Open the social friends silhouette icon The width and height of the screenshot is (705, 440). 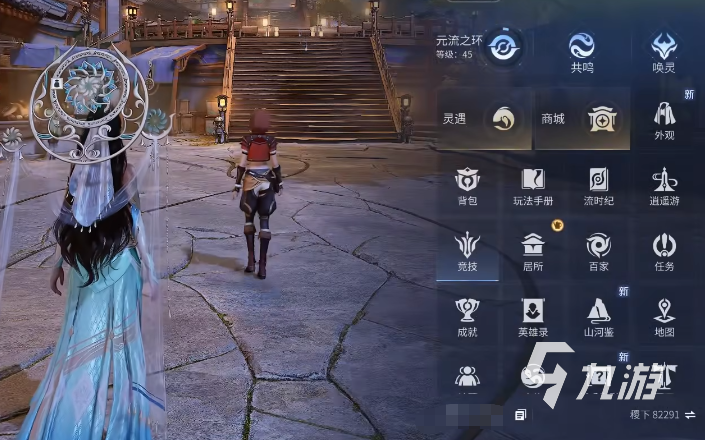(467, 377)
